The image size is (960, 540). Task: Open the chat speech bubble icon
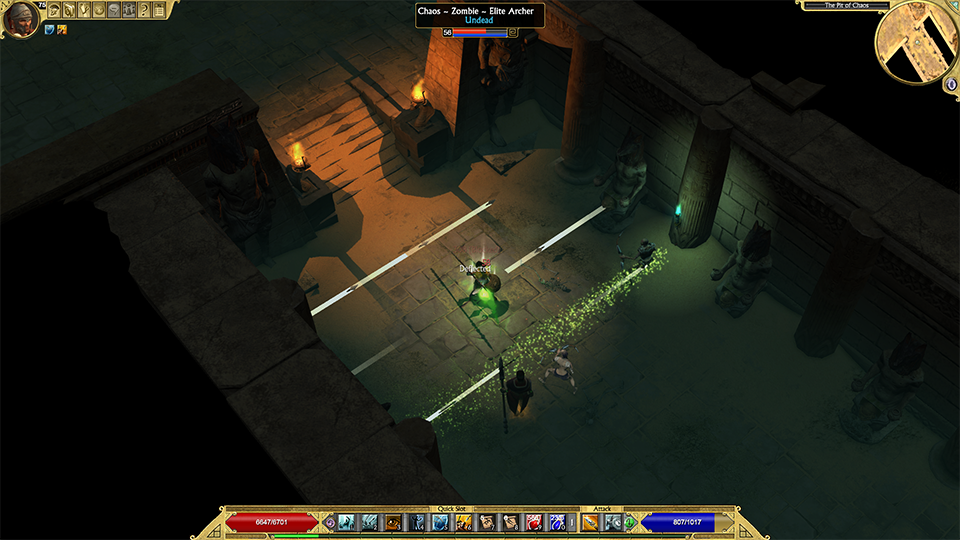114,10
